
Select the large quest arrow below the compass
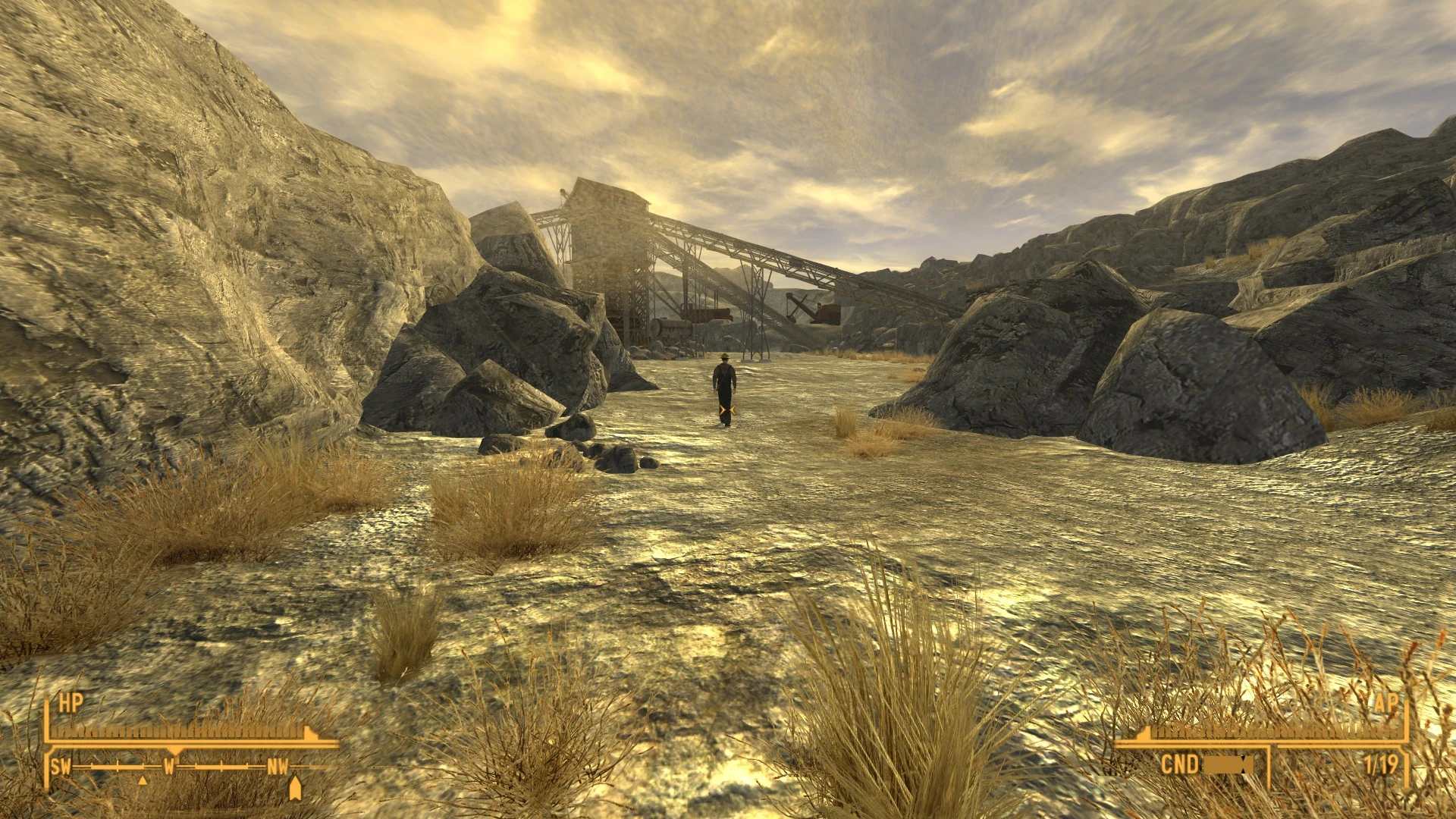[x=295, y=789]
